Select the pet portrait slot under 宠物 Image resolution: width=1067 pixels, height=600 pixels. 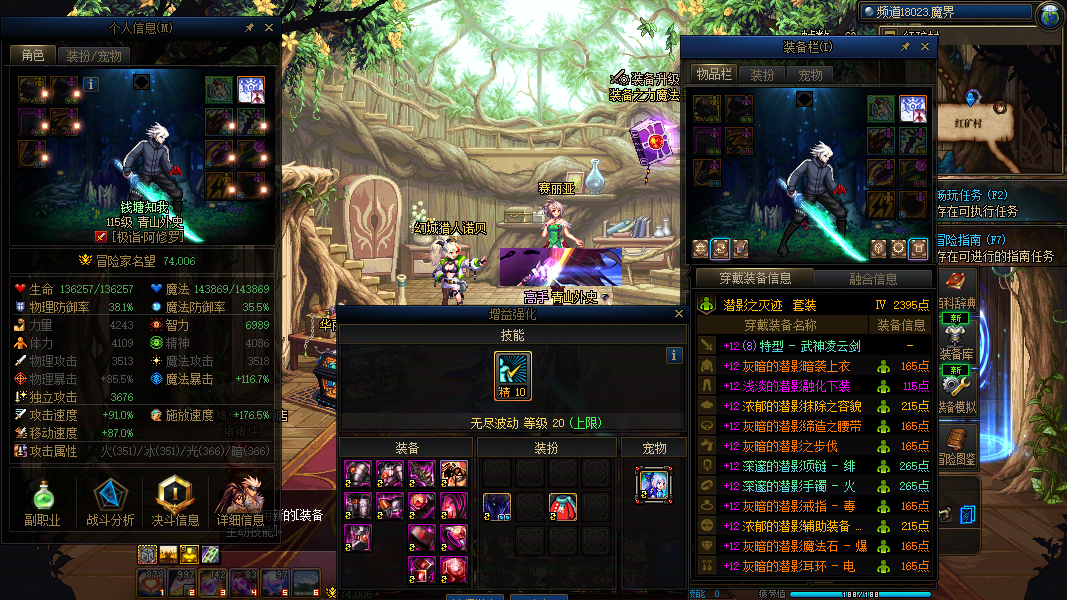point(653,484)
